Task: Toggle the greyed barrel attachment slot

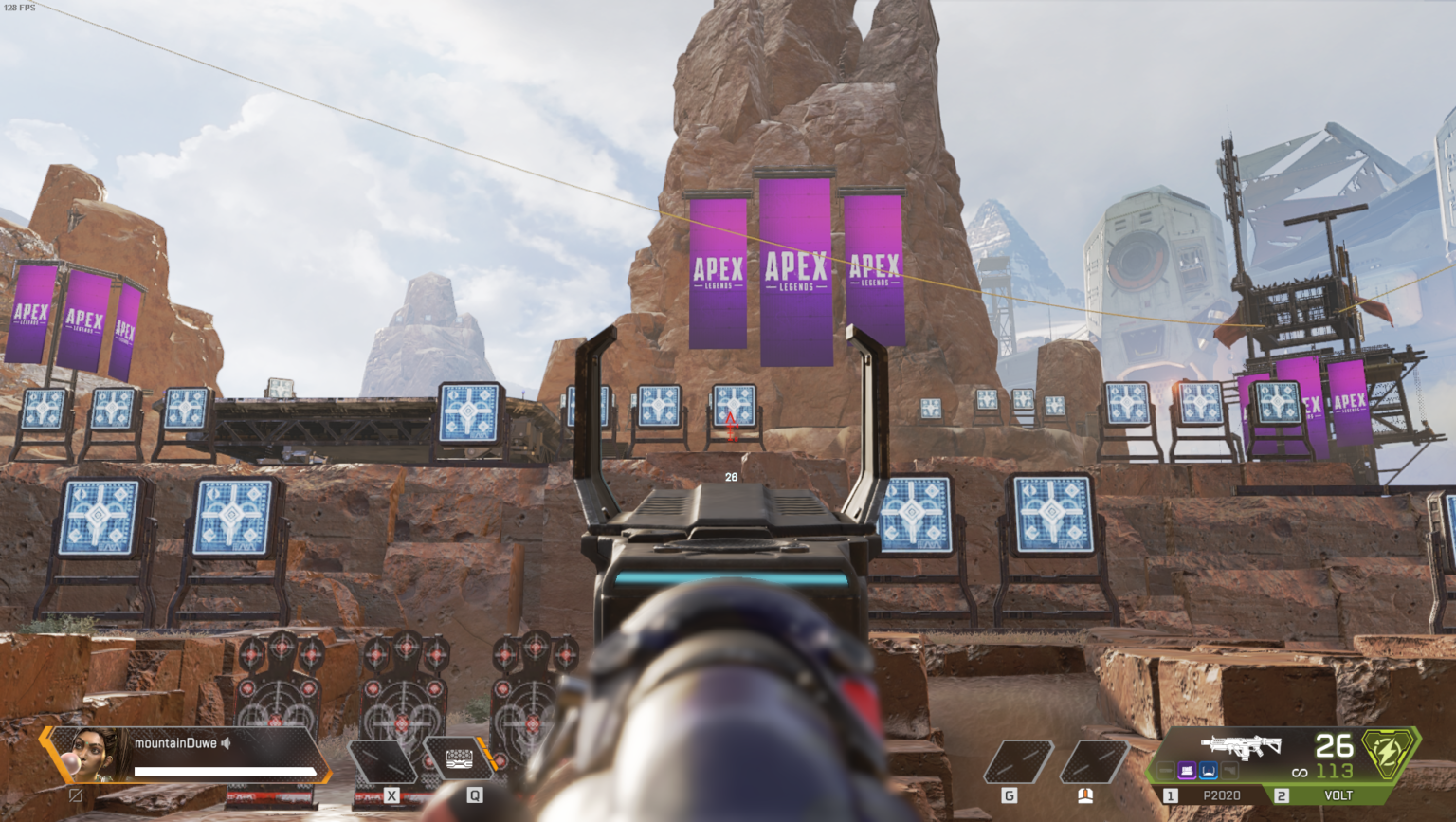Action: pos(1165,772)
